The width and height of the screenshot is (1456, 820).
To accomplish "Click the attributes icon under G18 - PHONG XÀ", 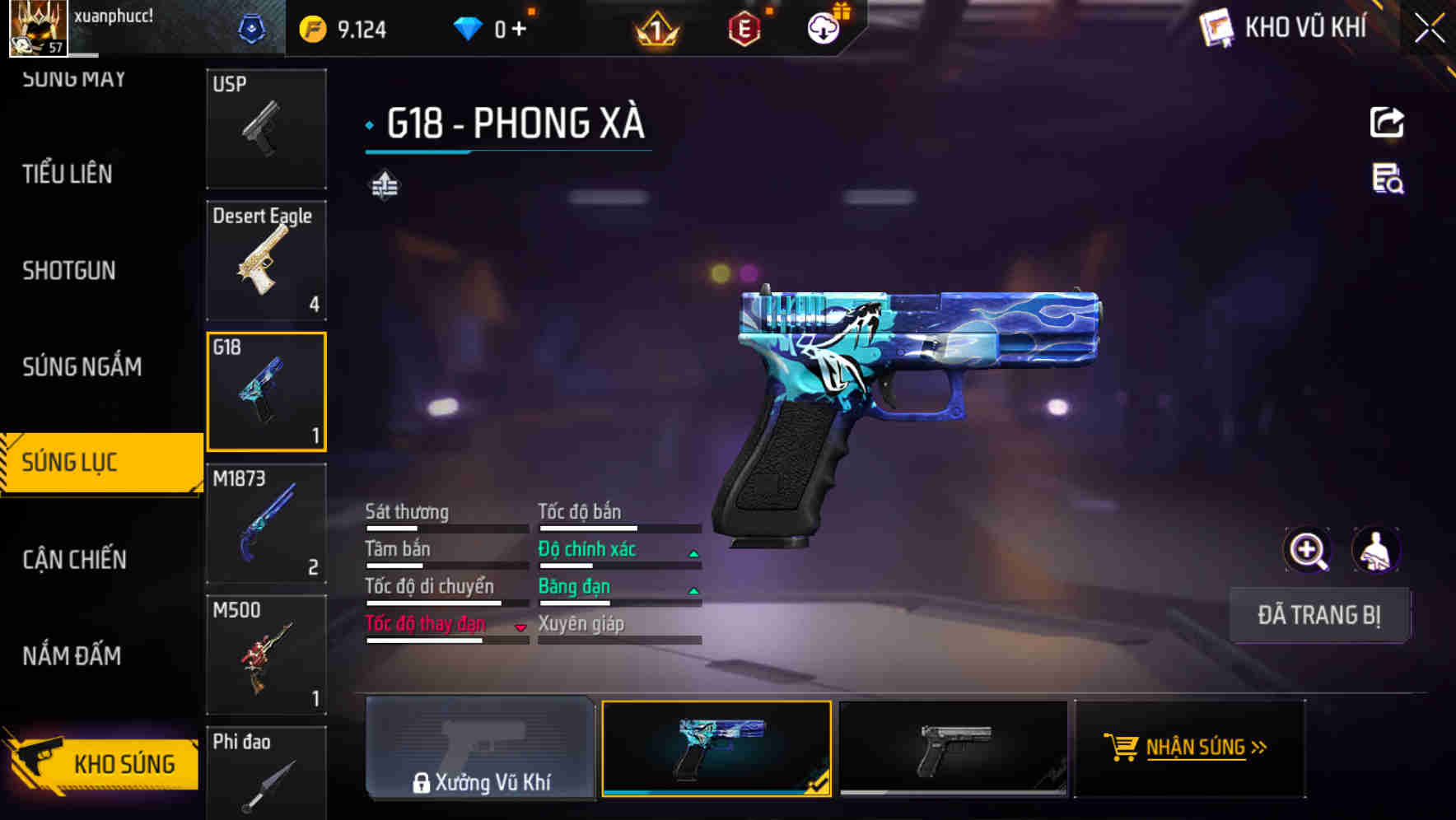I will (387, 184).
